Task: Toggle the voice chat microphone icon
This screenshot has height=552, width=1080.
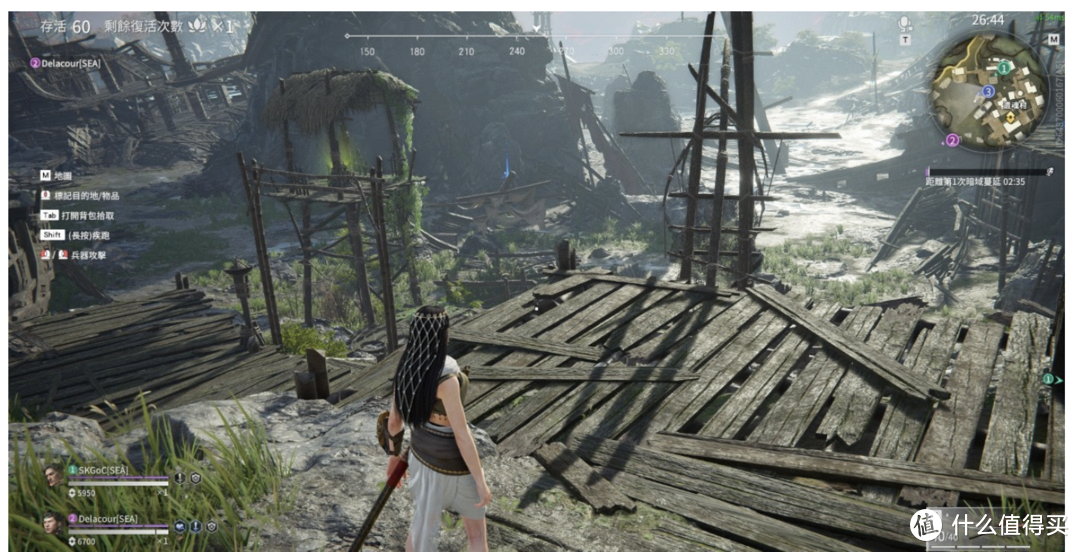Action: click(905, 23)
